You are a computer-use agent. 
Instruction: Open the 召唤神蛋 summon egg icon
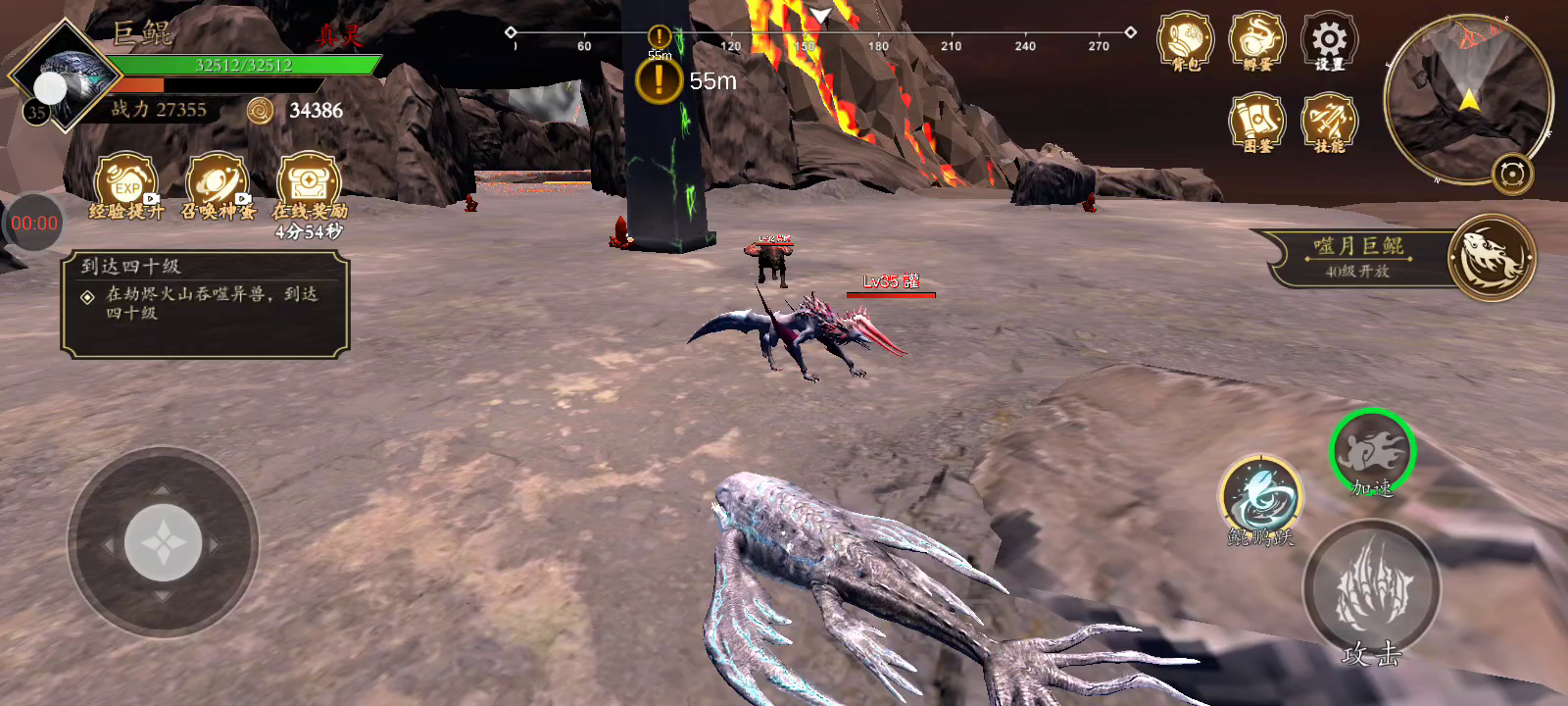[218, 183]
